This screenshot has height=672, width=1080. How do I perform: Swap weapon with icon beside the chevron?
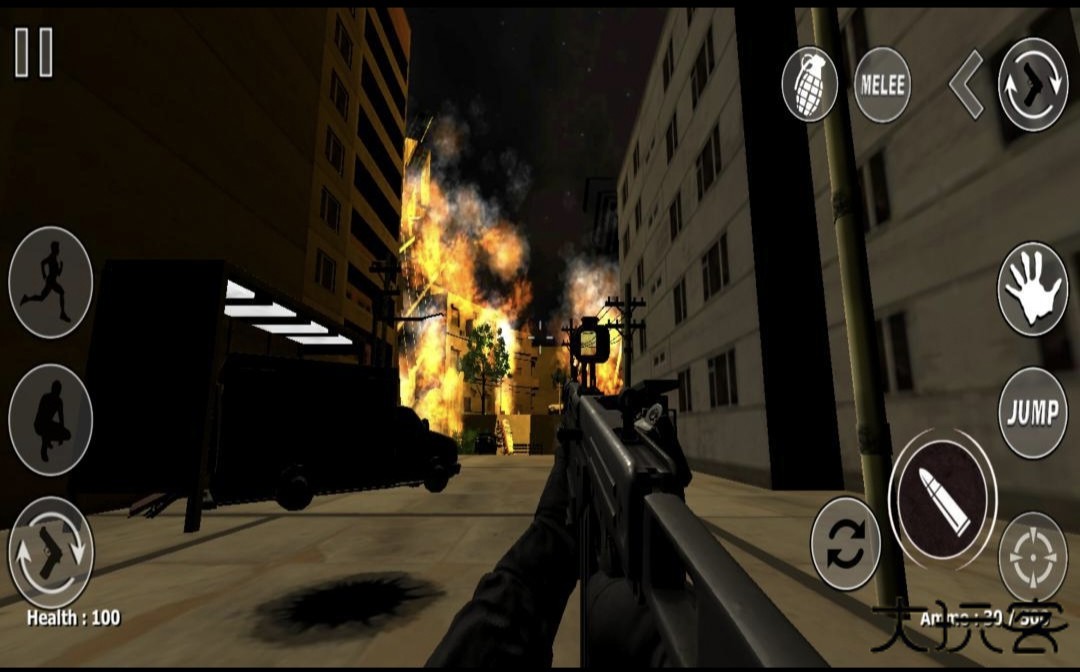coord(1033,85)
